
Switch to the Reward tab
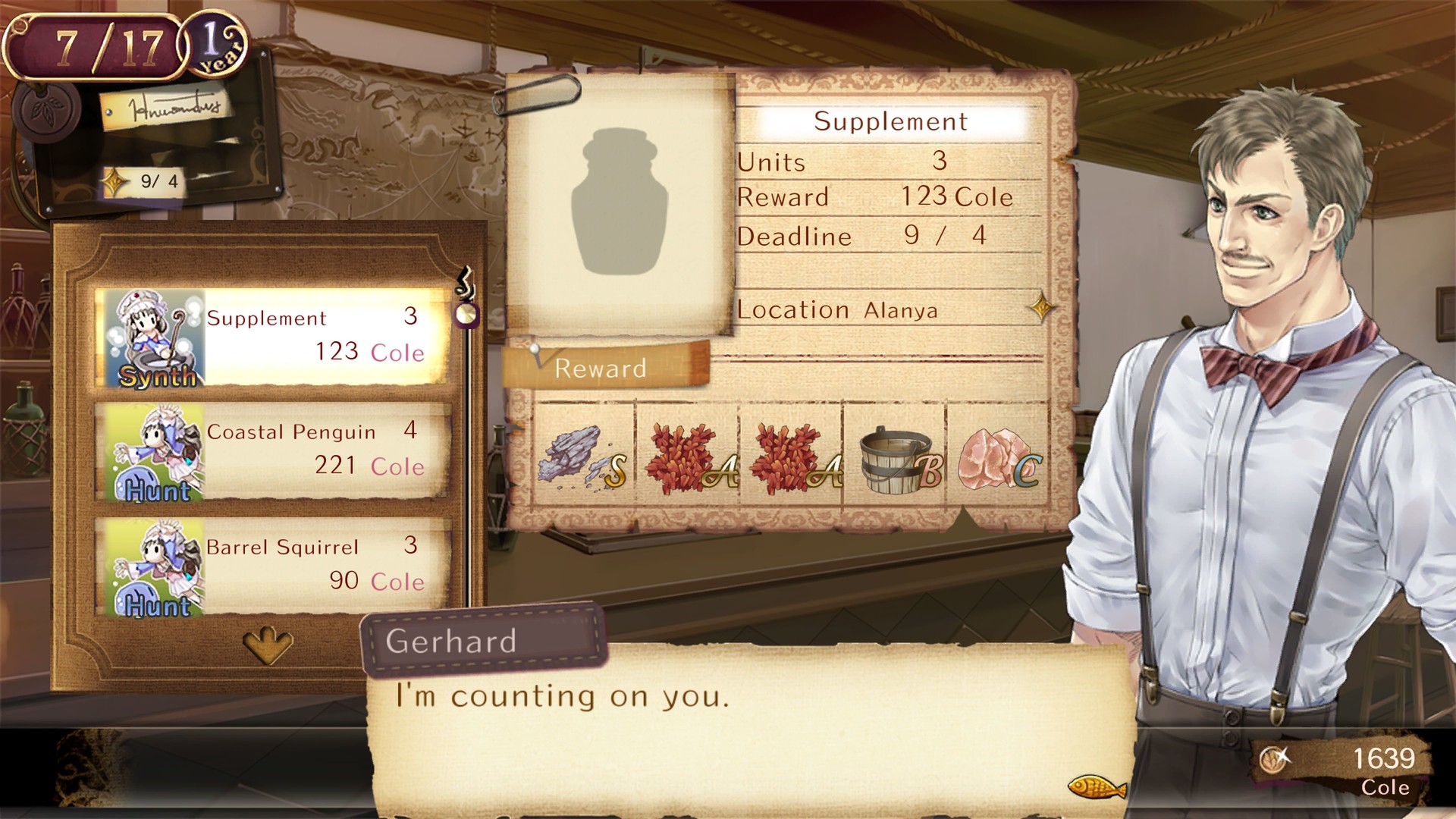(x=601, y=369)
